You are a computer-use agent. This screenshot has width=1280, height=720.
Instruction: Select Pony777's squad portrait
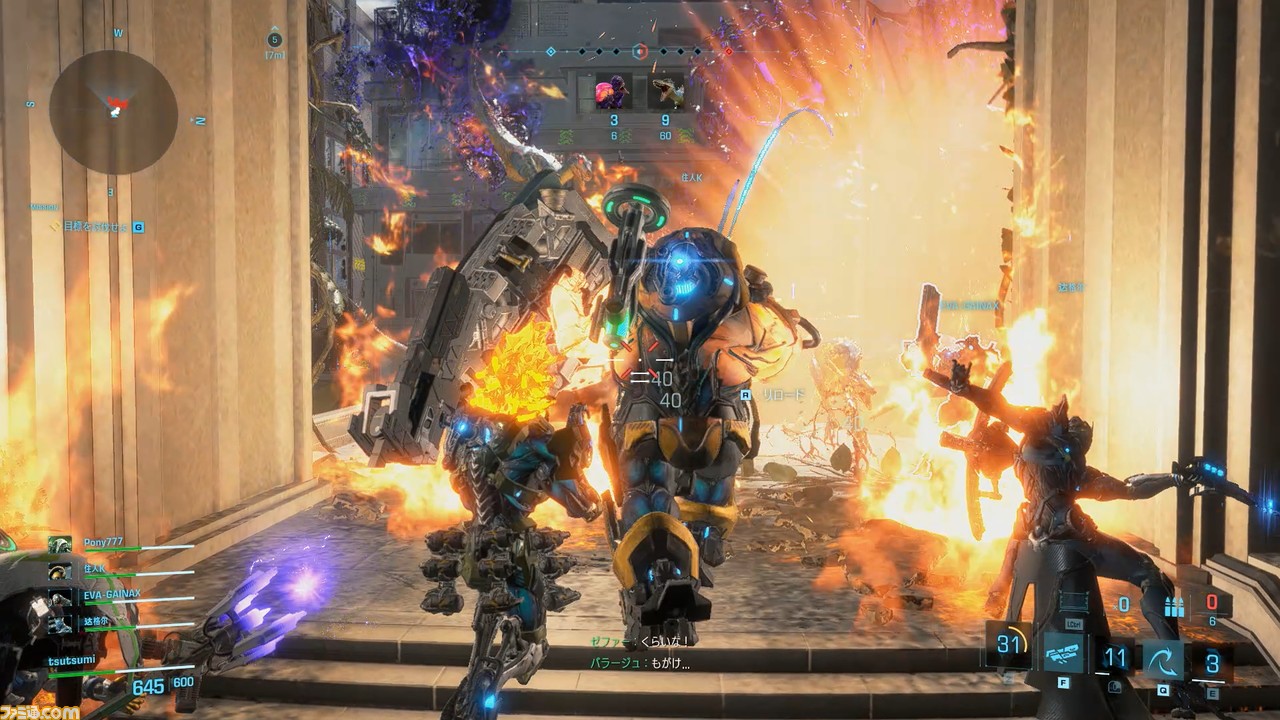coord(60,545)
